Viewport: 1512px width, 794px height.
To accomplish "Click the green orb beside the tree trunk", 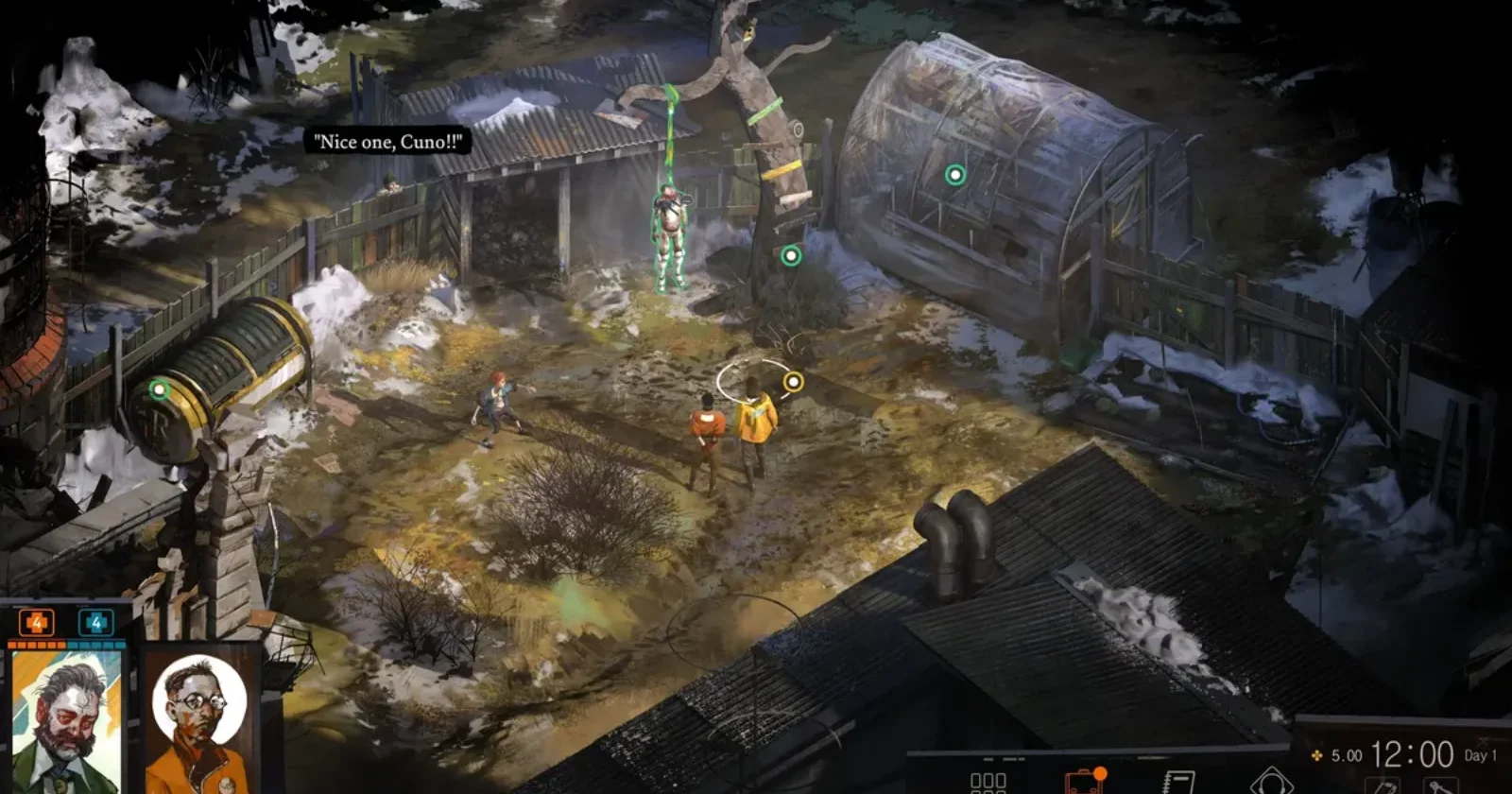I will (791, 255).
